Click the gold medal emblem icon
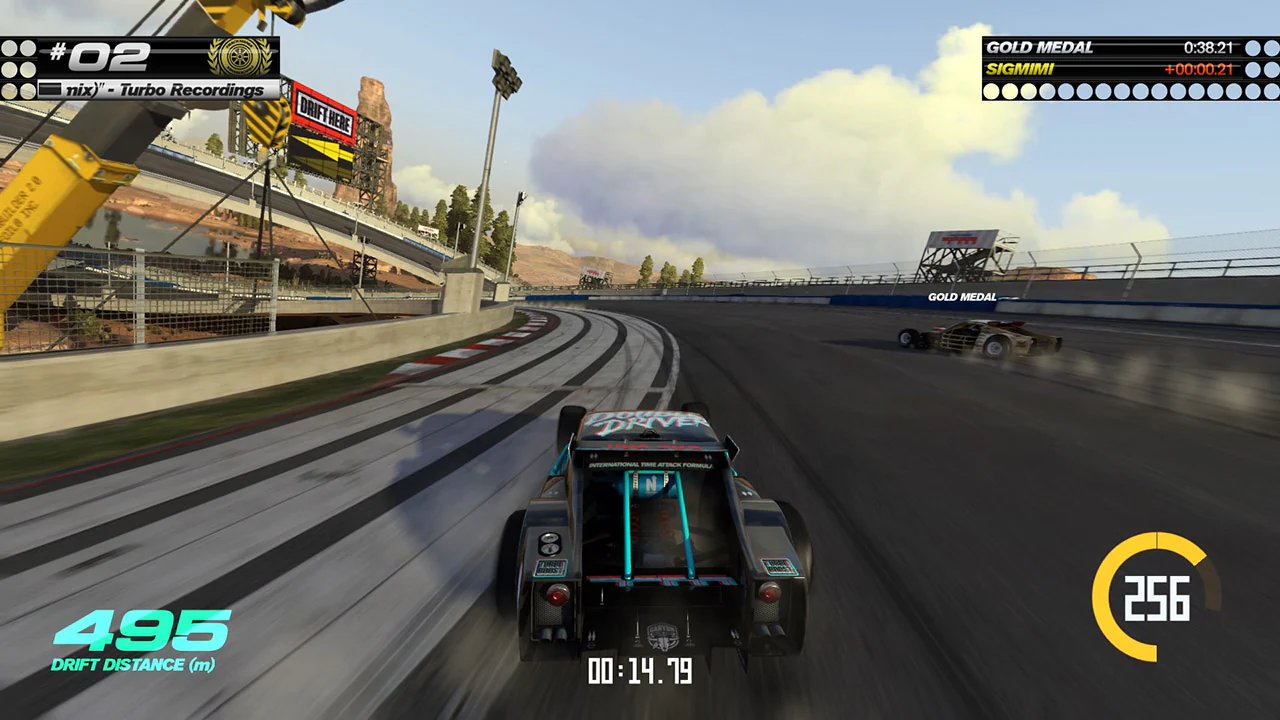 [x=239, y=57]
